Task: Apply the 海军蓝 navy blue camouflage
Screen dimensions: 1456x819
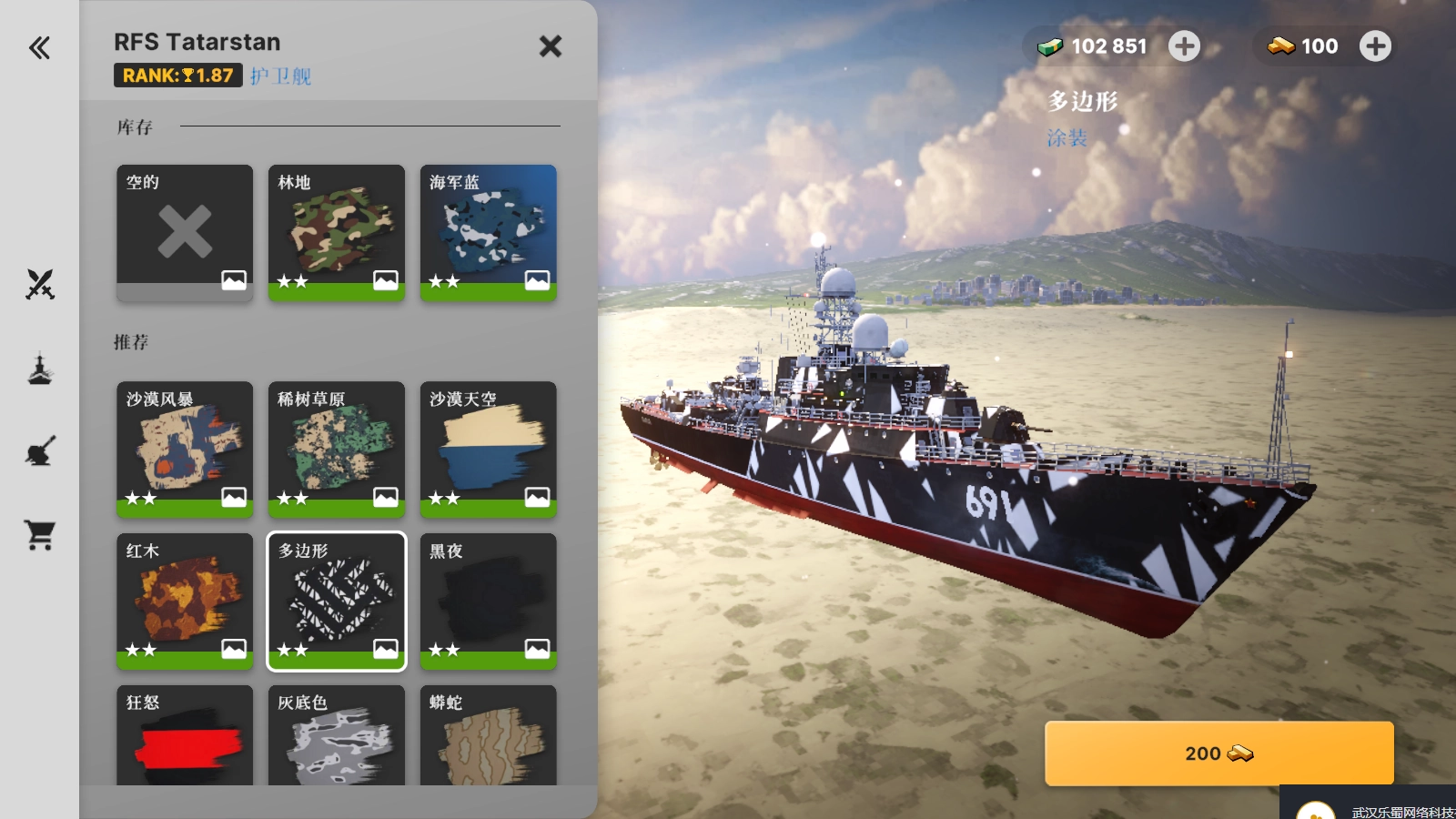Action: [489, 232]
